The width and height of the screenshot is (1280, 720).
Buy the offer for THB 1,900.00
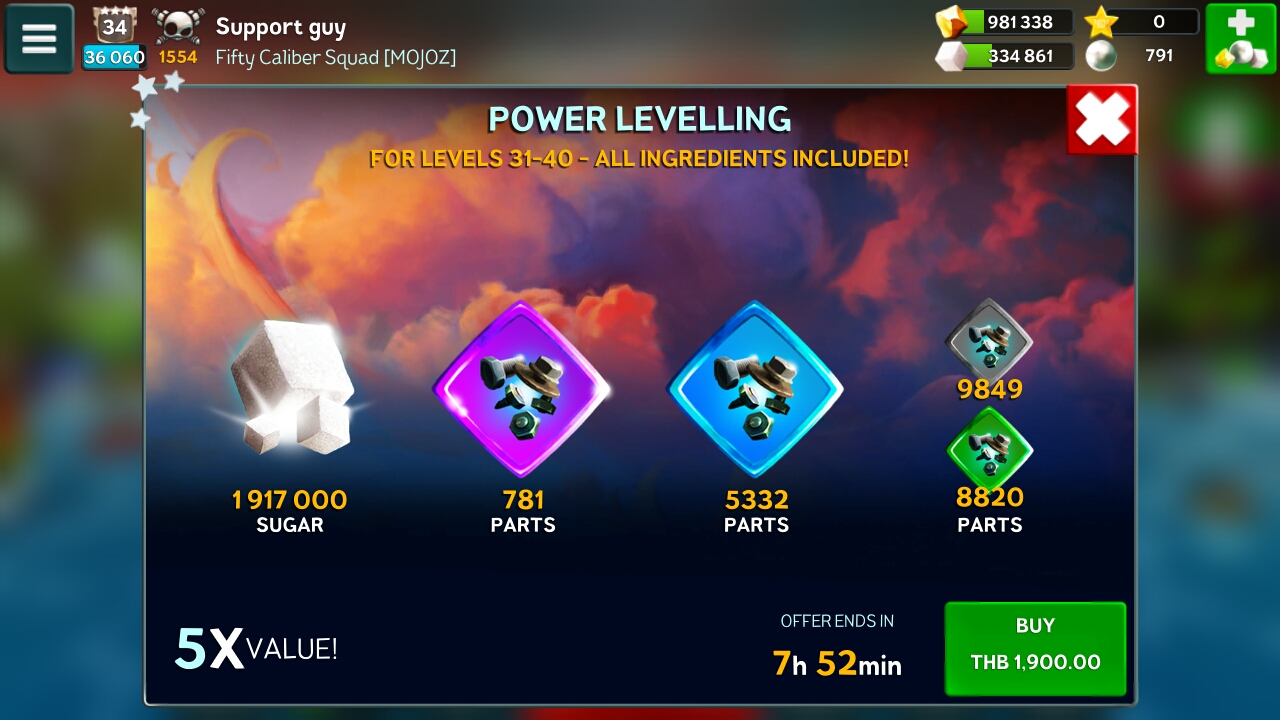tap(1035, 648)
